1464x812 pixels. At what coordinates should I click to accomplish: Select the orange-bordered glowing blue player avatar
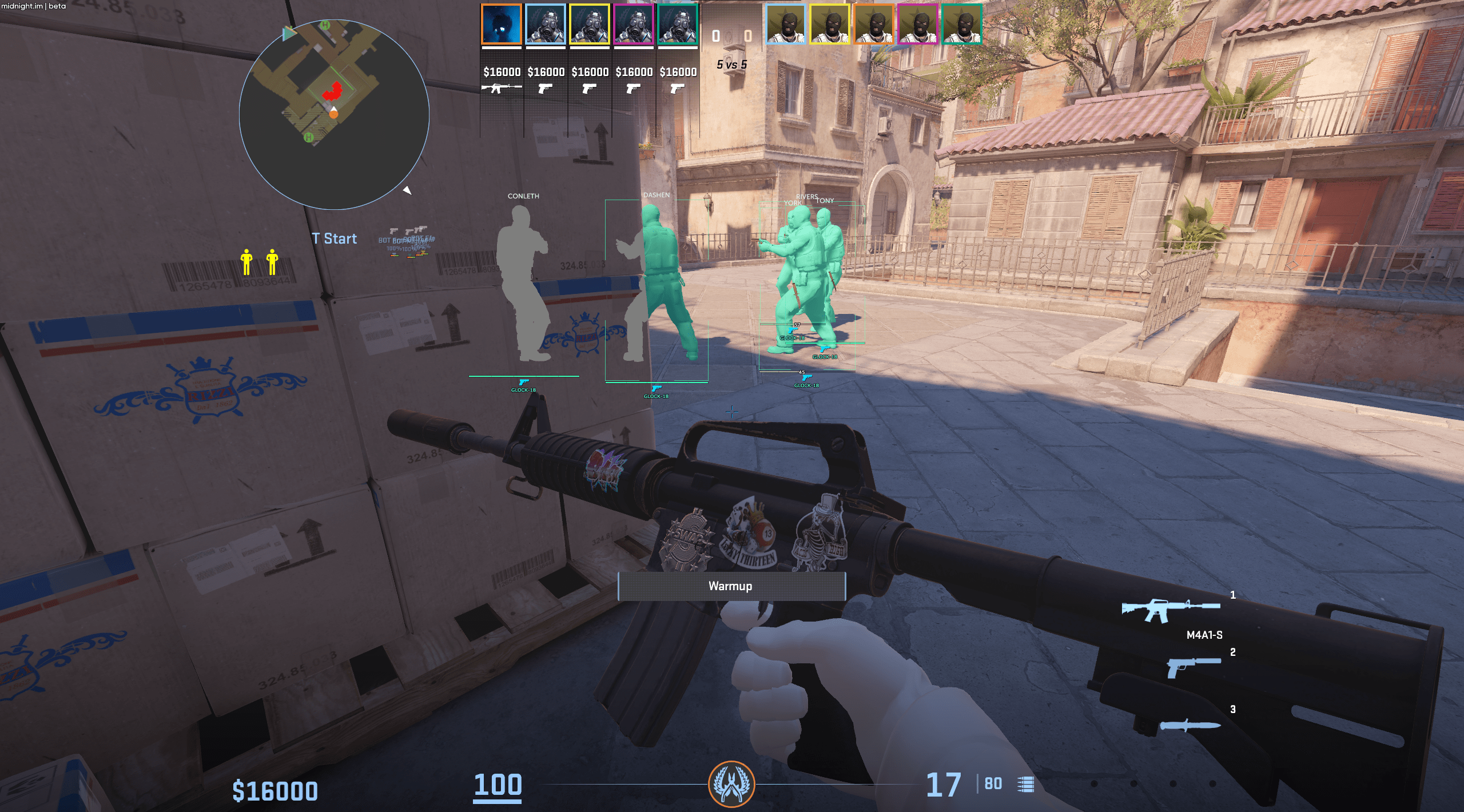tap(502, 25)
